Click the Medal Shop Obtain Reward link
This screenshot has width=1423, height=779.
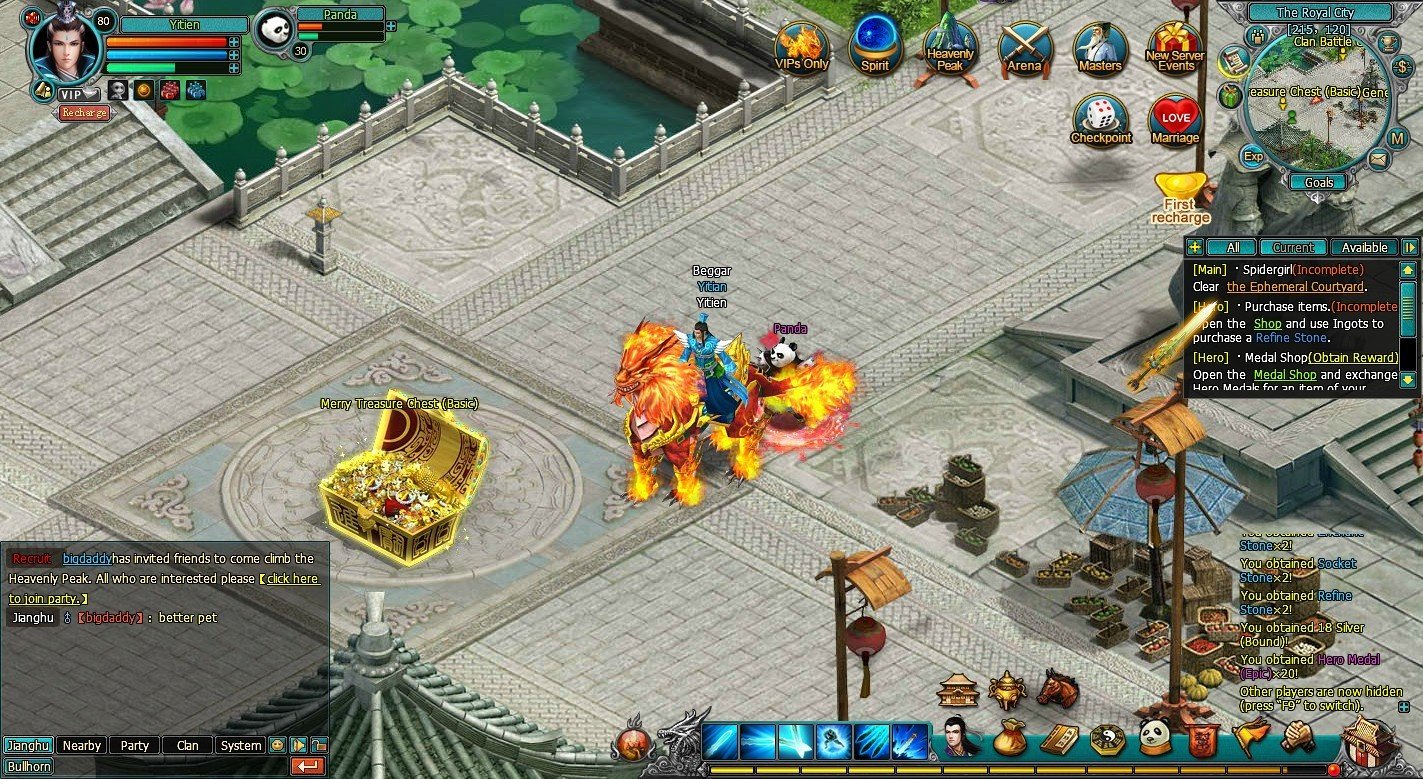(x=1353, y=357)
